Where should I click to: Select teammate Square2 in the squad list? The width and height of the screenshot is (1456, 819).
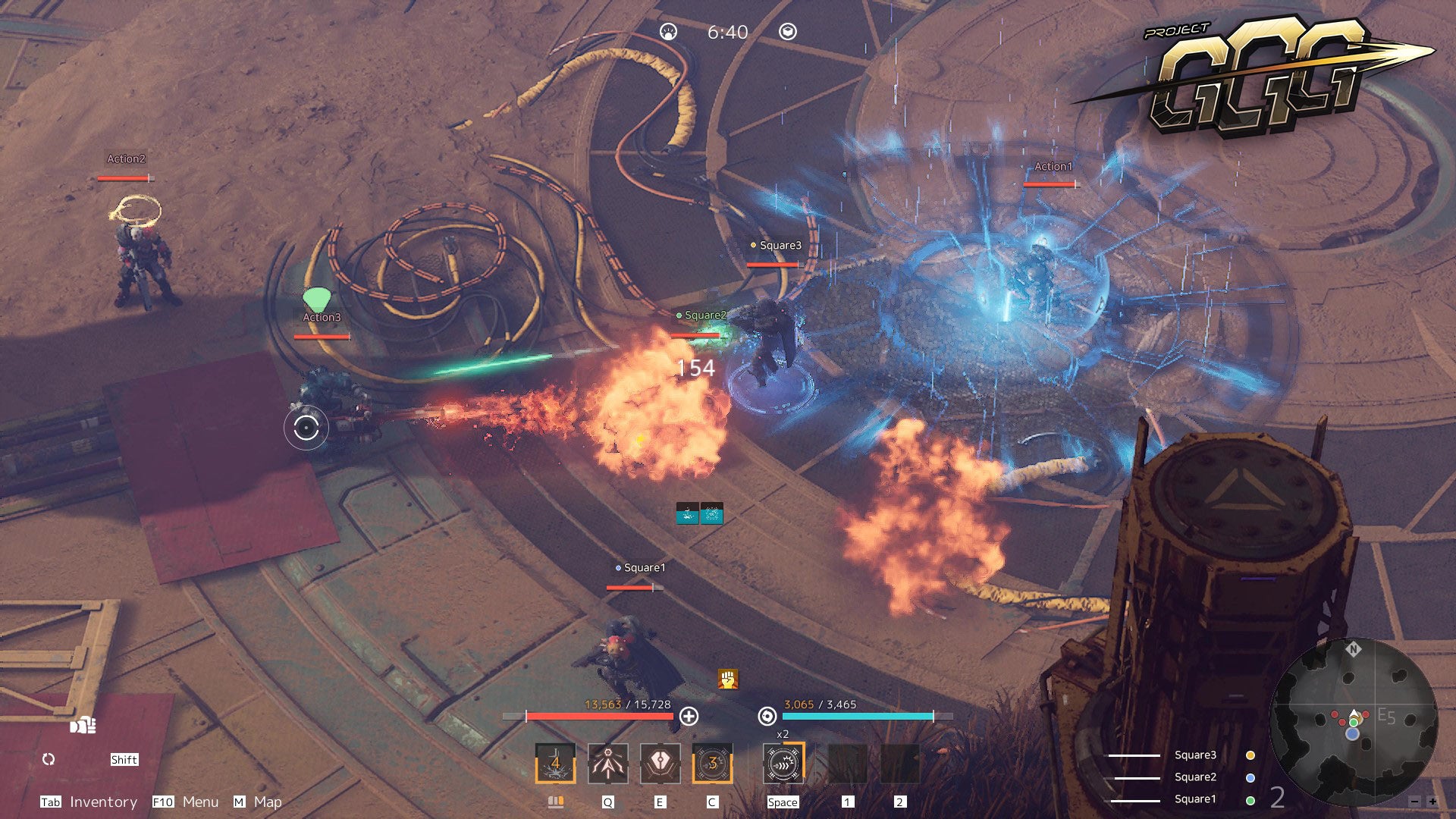pos(1195,777)
